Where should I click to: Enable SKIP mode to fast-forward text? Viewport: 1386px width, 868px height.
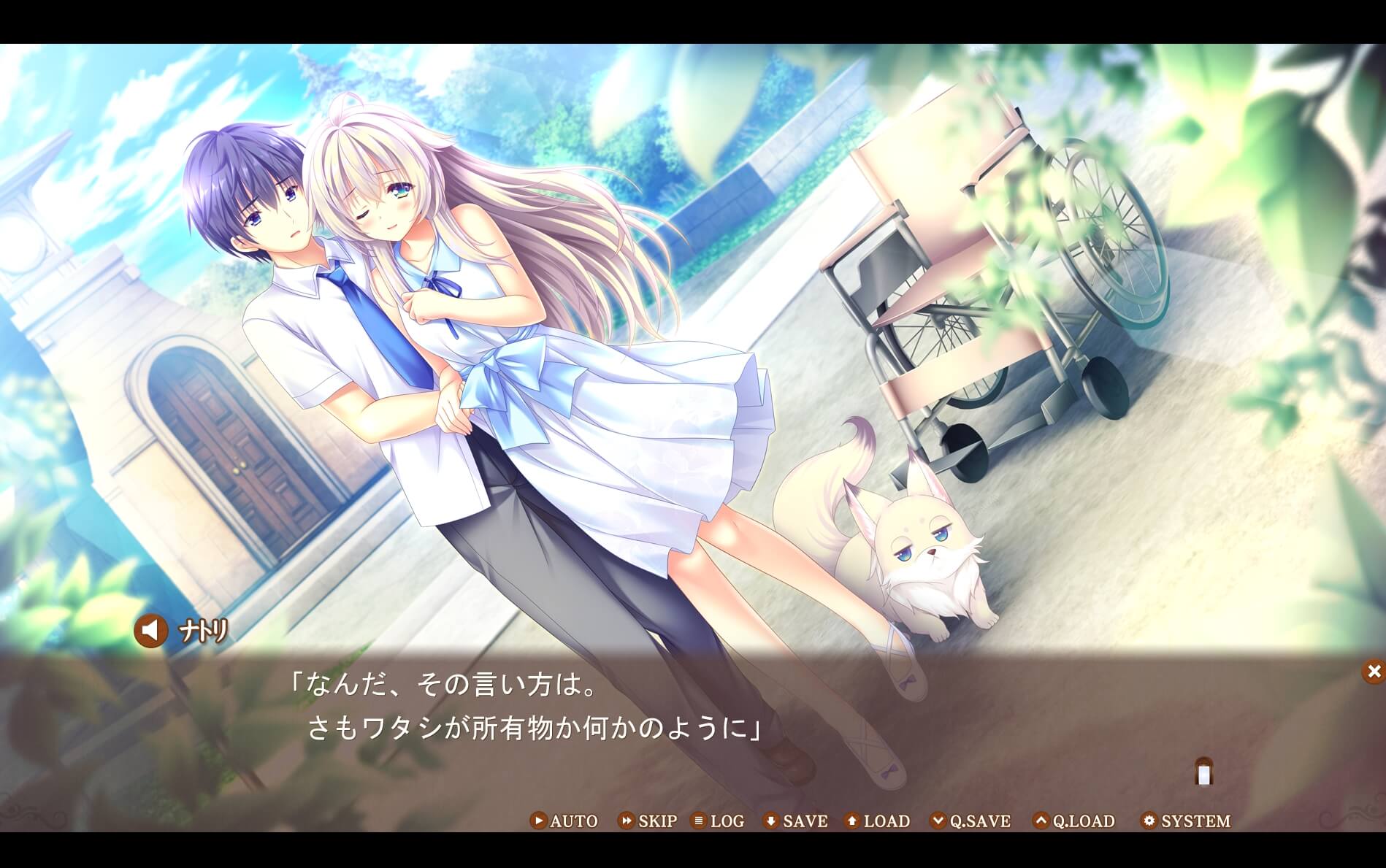click(655, 821)
